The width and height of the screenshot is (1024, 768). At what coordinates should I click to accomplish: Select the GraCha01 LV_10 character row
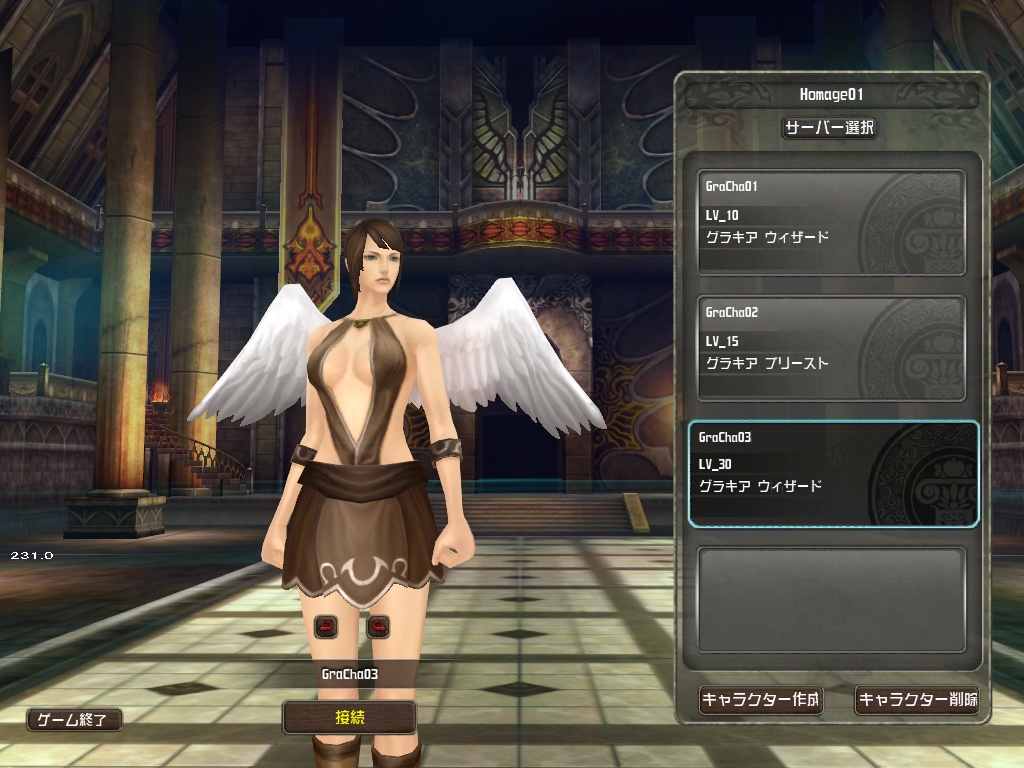(831, 222)
